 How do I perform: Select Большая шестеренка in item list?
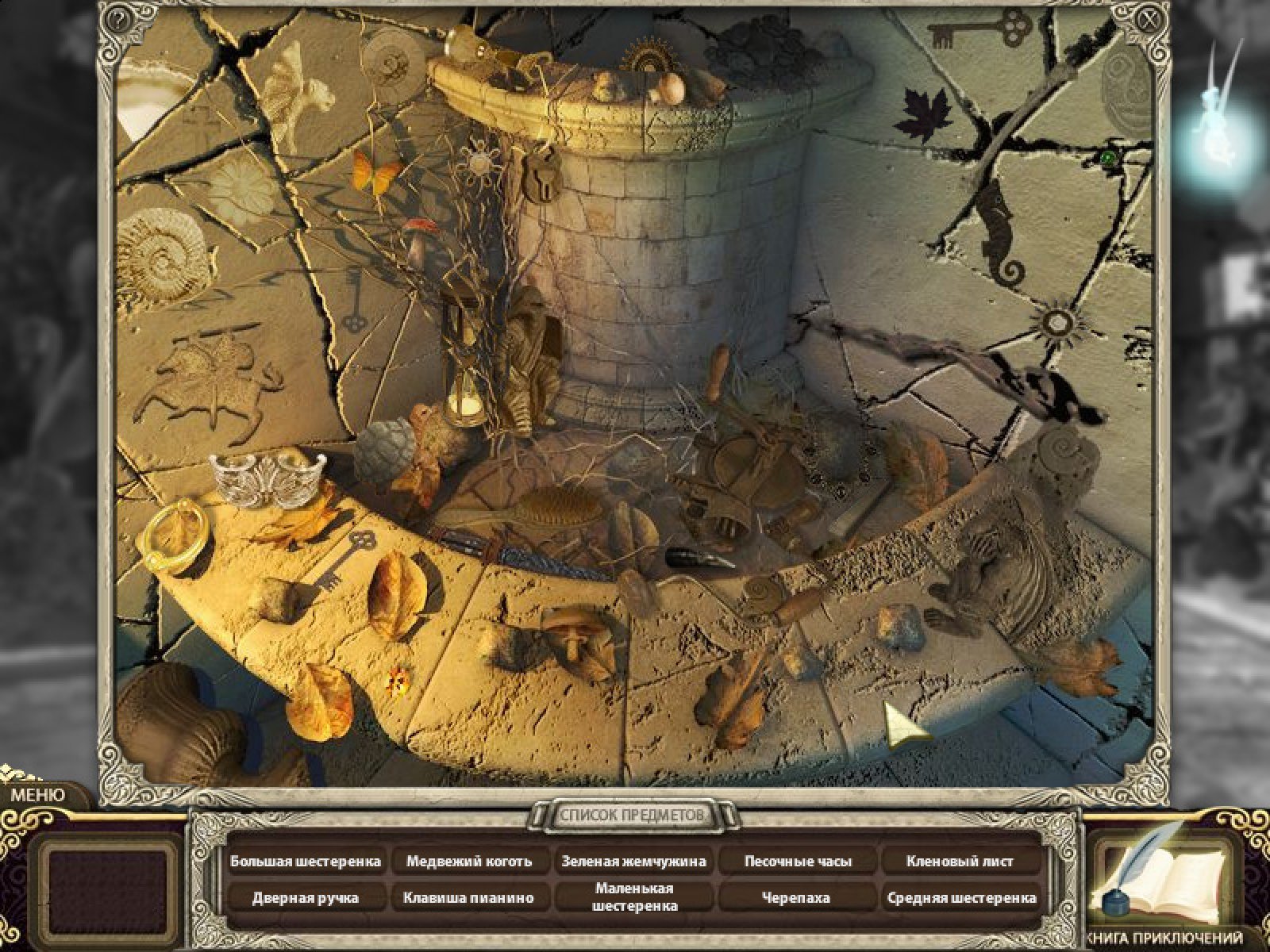coord(306,861)
